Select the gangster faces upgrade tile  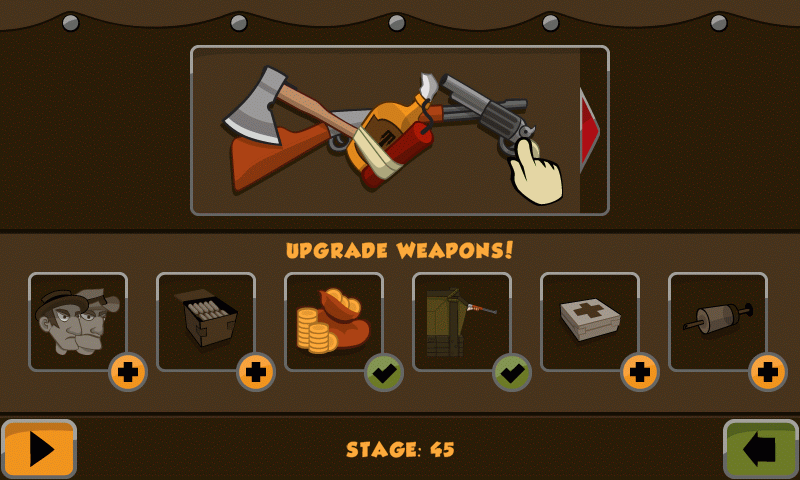pyautogui.click(x=77, y=320)
